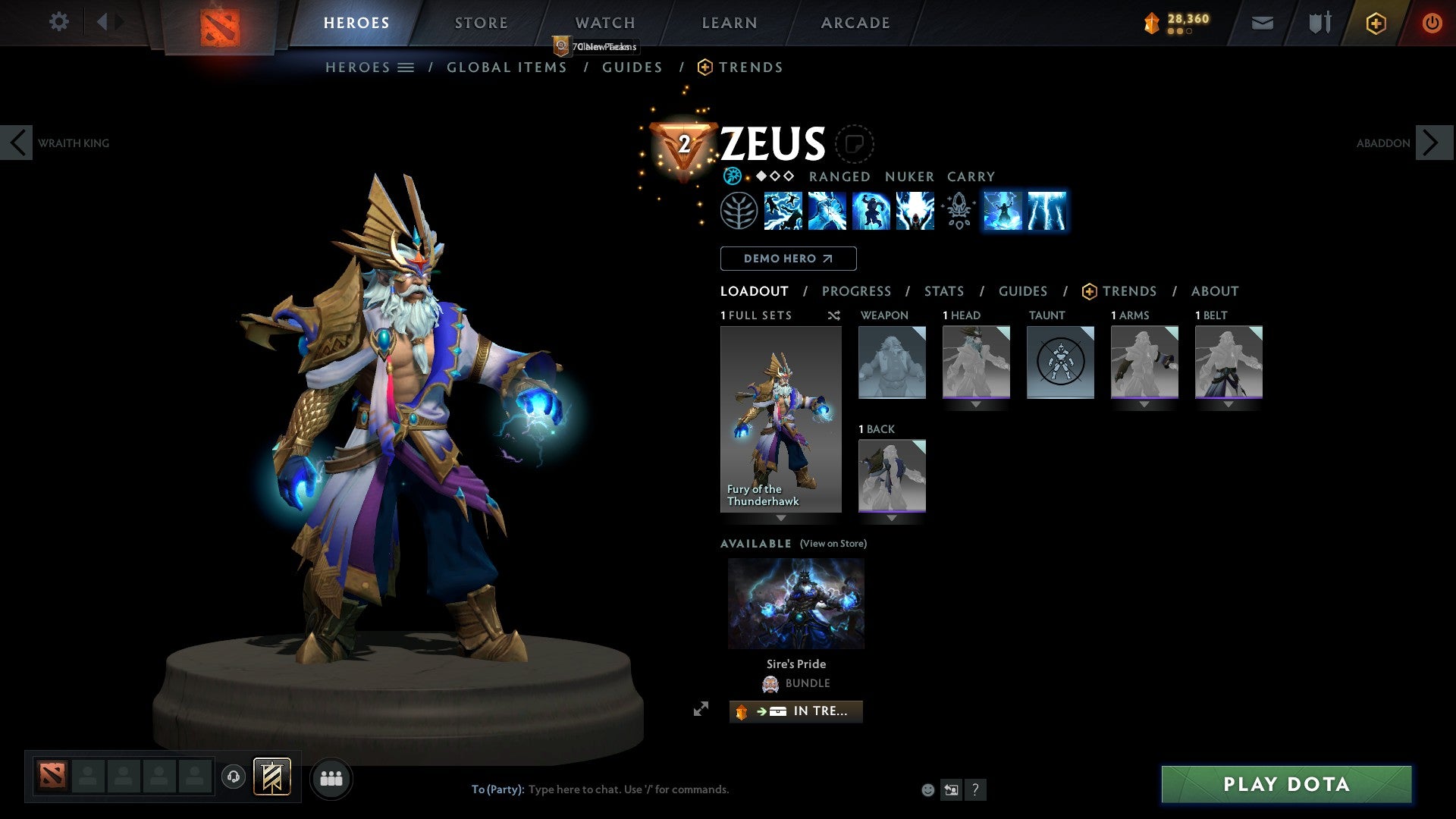Expand the HEAD item slot dropdown arrow
Viewport: 1456px width, 819px height.
coord(976,404)
